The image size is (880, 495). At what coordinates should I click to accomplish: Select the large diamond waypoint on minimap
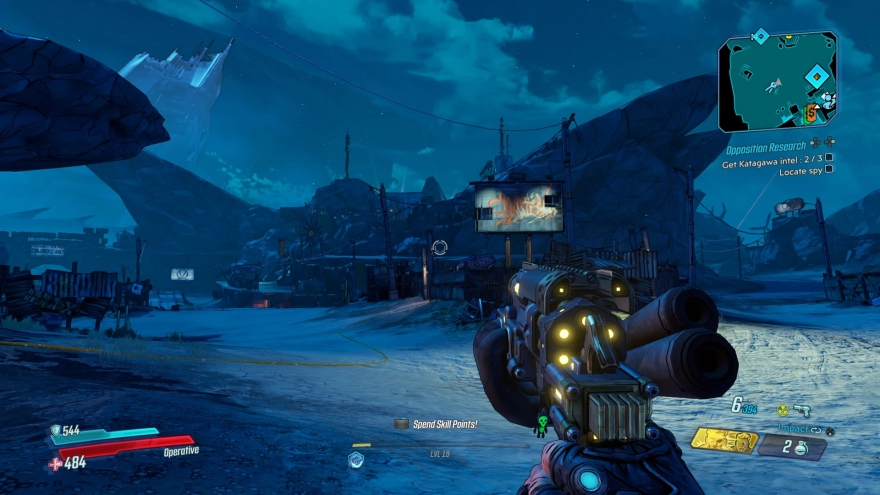tap(817, 75)
